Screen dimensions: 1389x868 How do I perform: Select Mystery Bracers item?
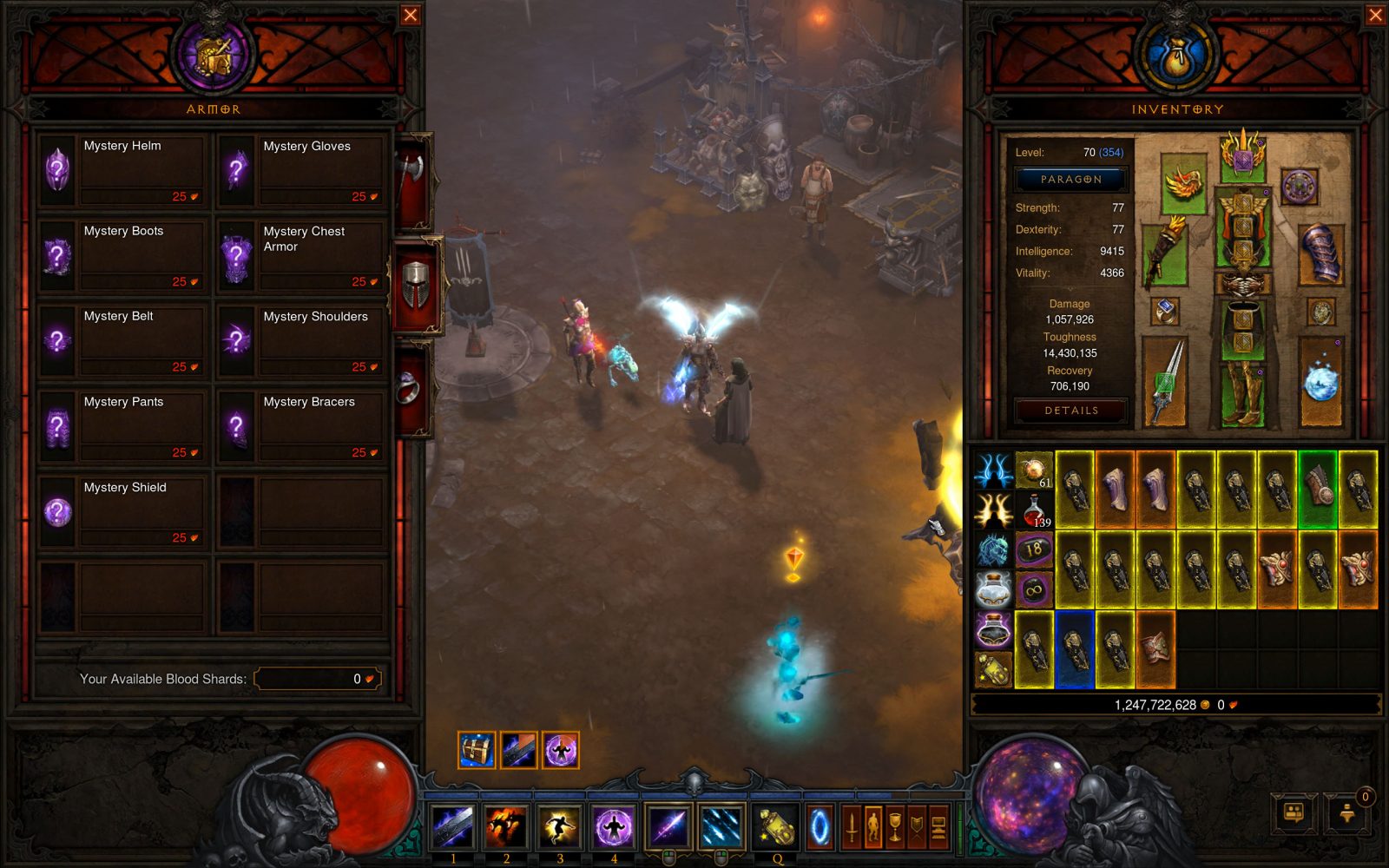302,425
